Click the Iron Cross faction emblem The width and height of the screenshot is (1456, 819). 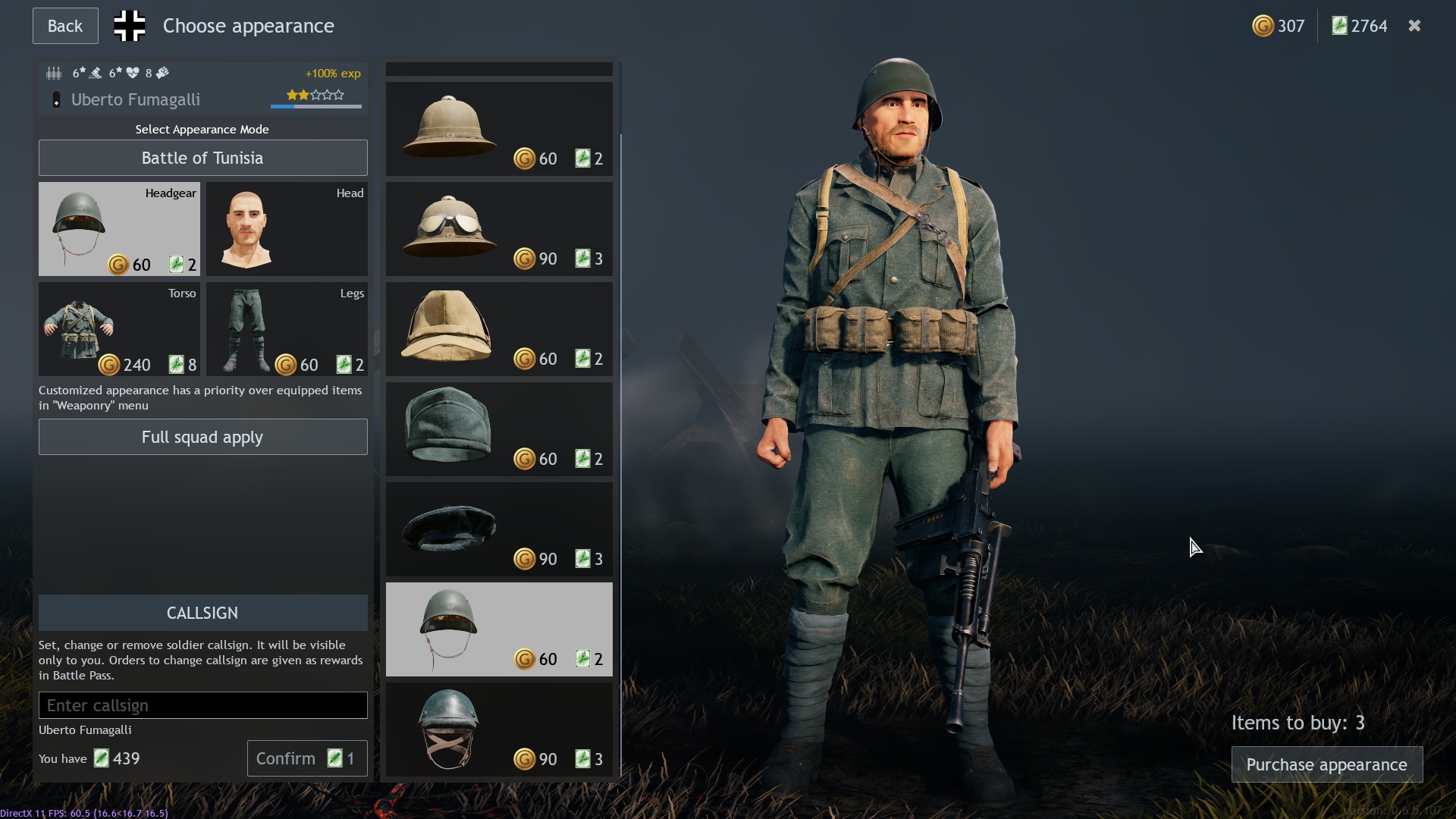[129, 25]
